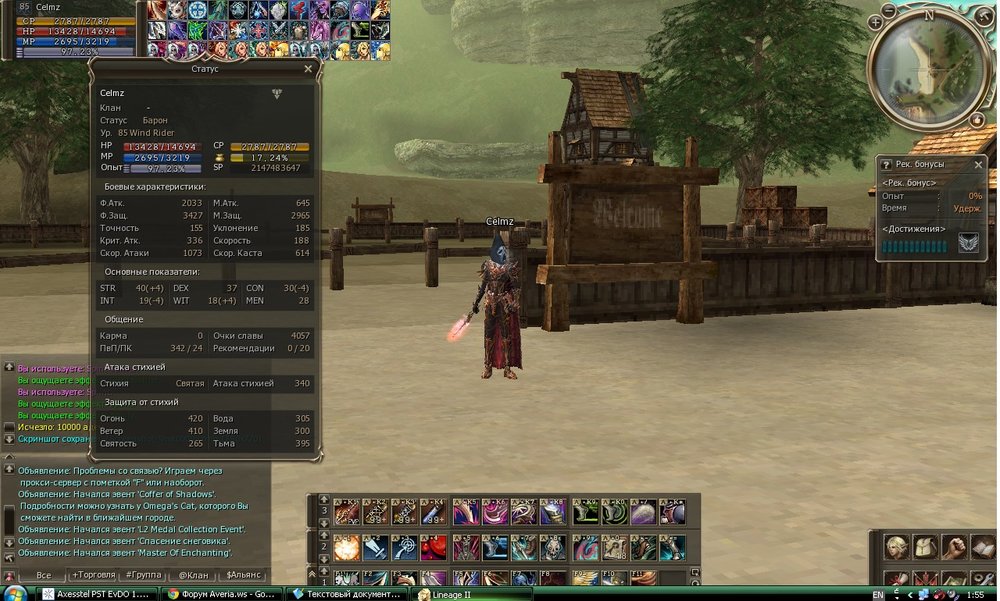
Task: Select the $Альянс chat tab
Action: click(244, 575)
